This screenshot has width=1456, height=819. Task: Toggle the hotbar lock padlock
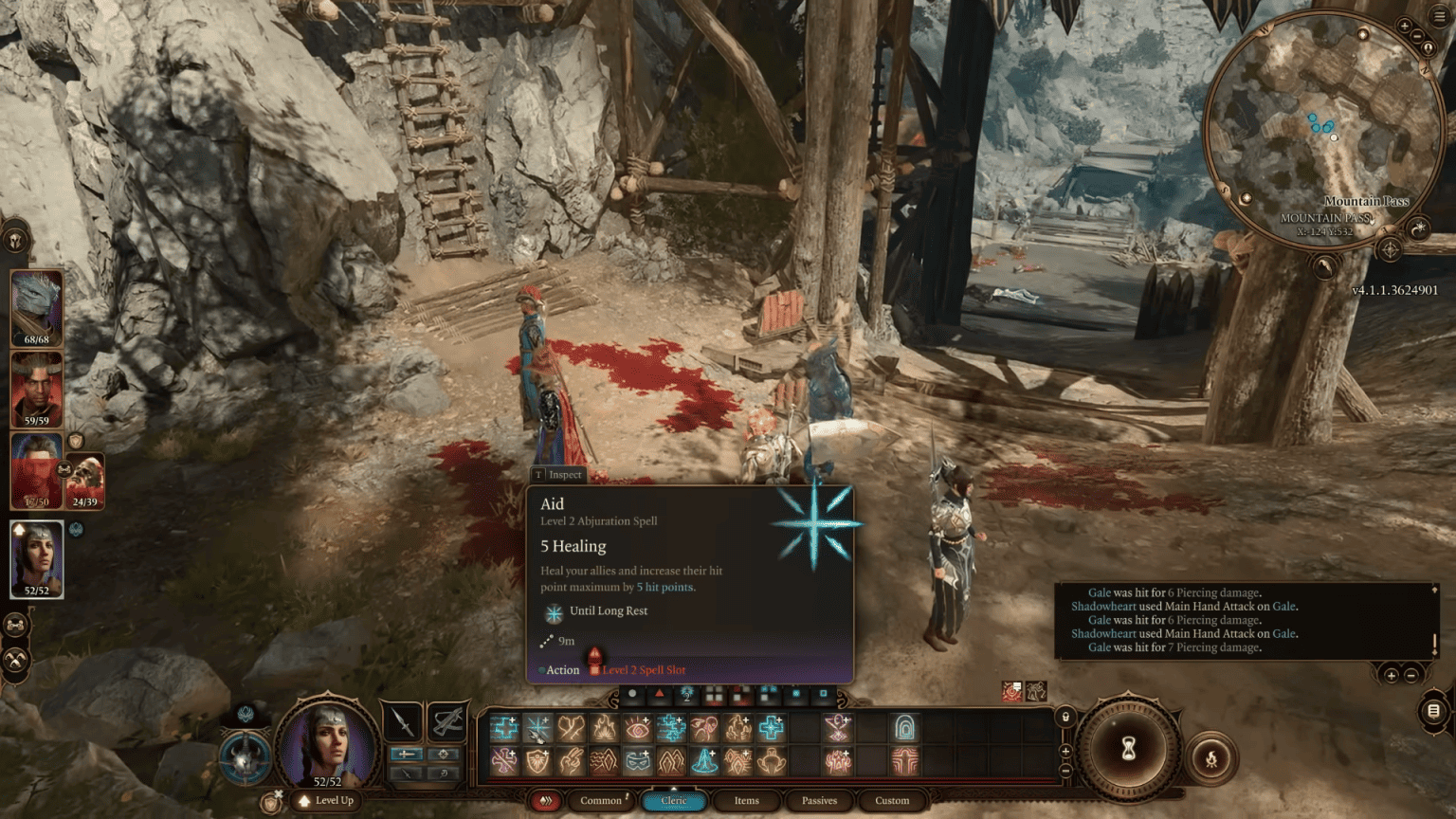pos(1065,716)
